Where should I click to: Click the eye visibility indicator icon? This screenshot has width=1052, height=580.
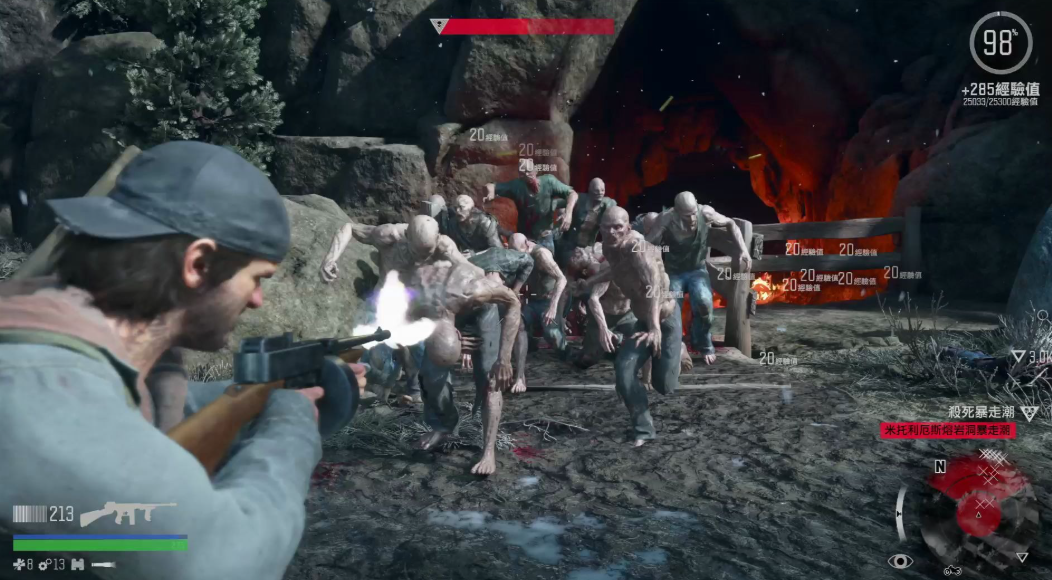[900, 561]
